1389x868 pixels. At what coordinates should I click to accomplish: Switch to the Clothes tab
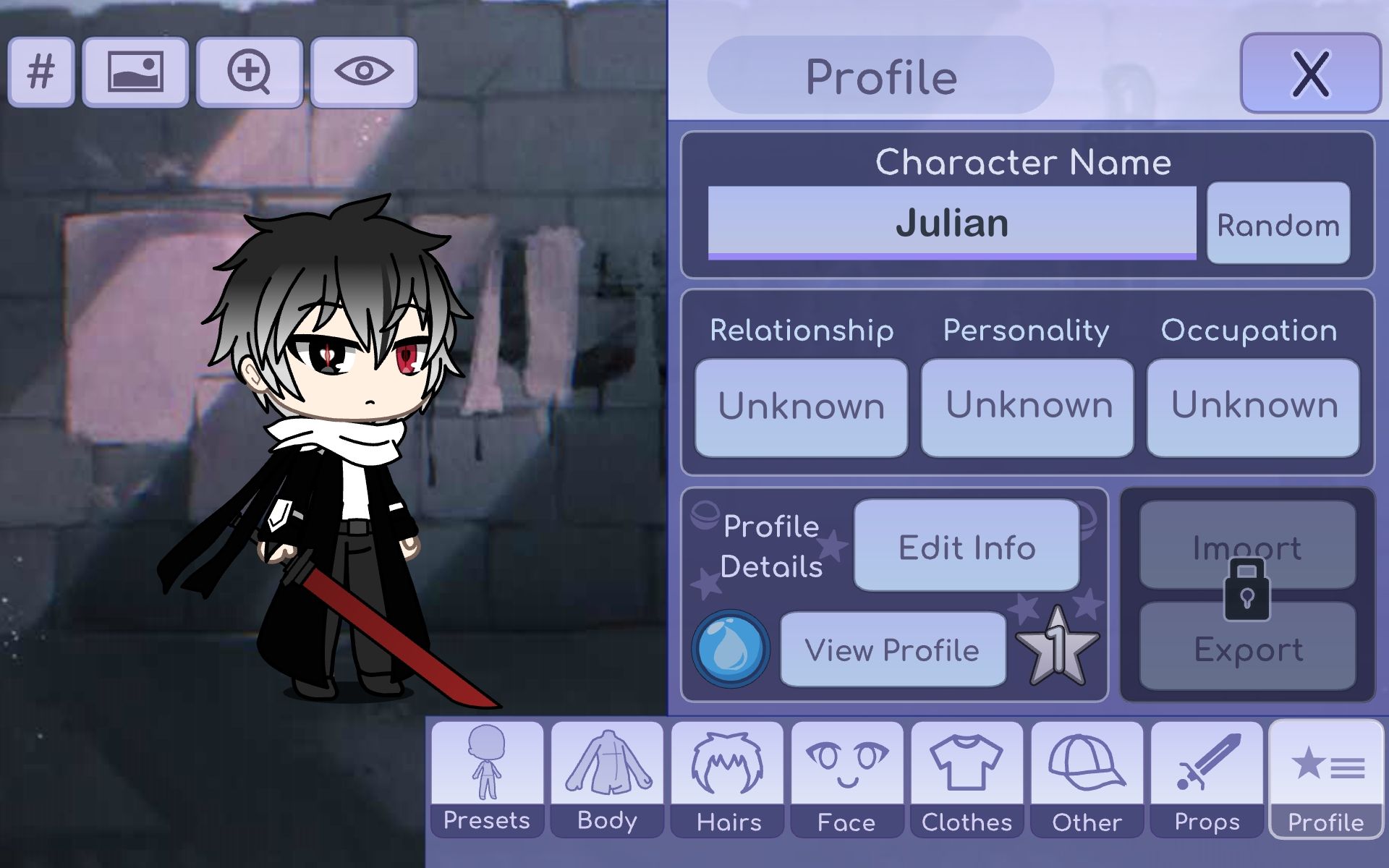coord(967,779)
